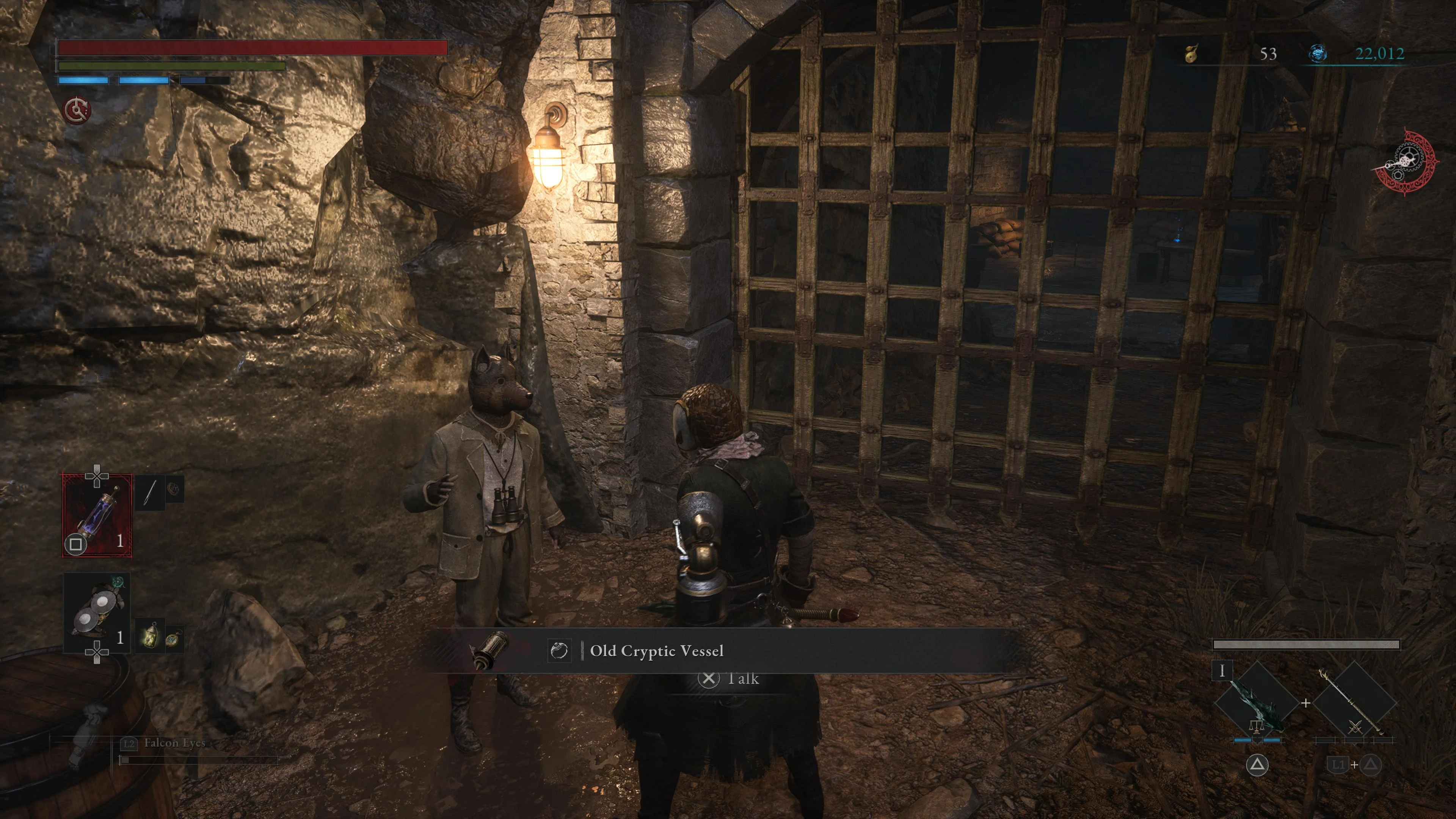This screenshot has width=1456, height=819.
Task: Select the pocket watch belt item
Action: 173,639
